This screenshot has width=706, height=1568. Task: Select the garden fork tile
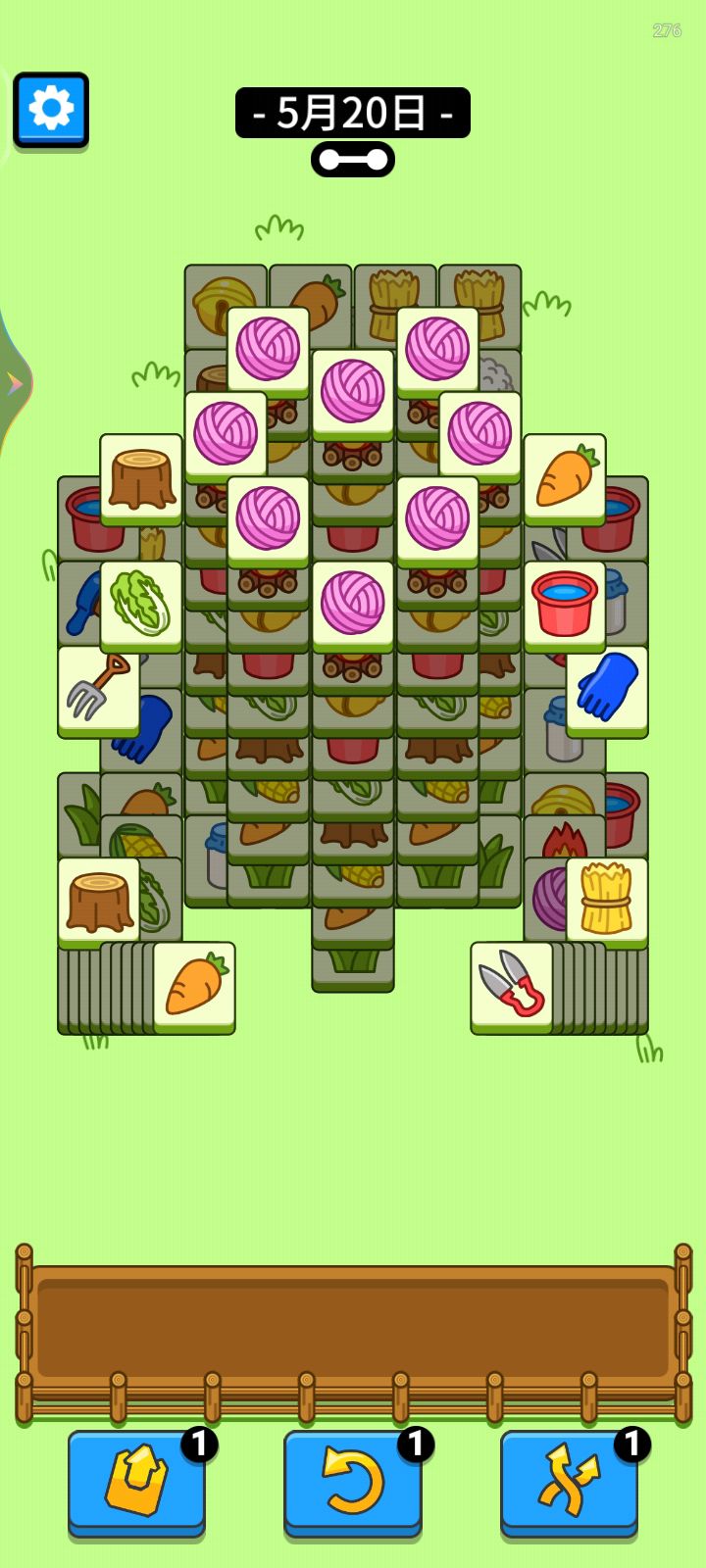point(98,689)
